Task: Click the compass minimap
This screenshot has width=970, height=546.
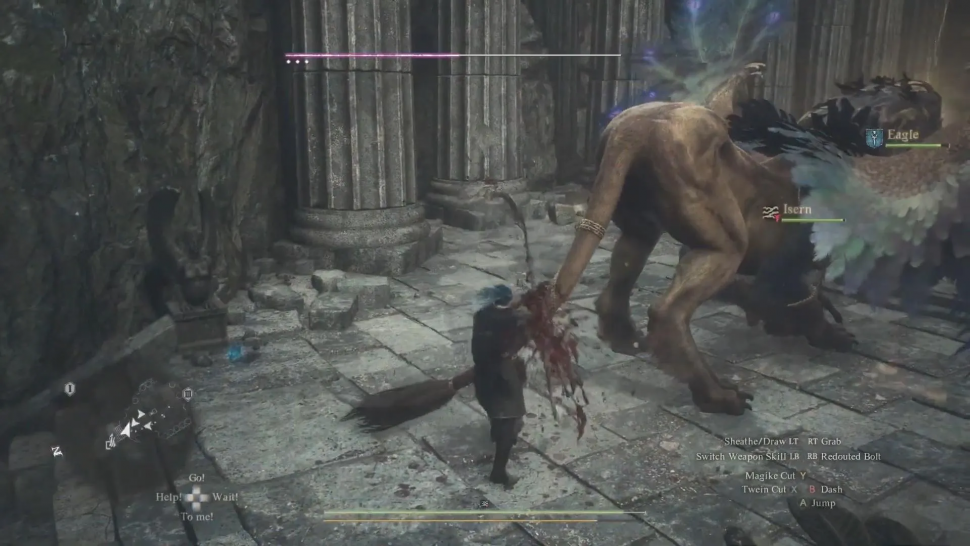Action: coord(127,424)
